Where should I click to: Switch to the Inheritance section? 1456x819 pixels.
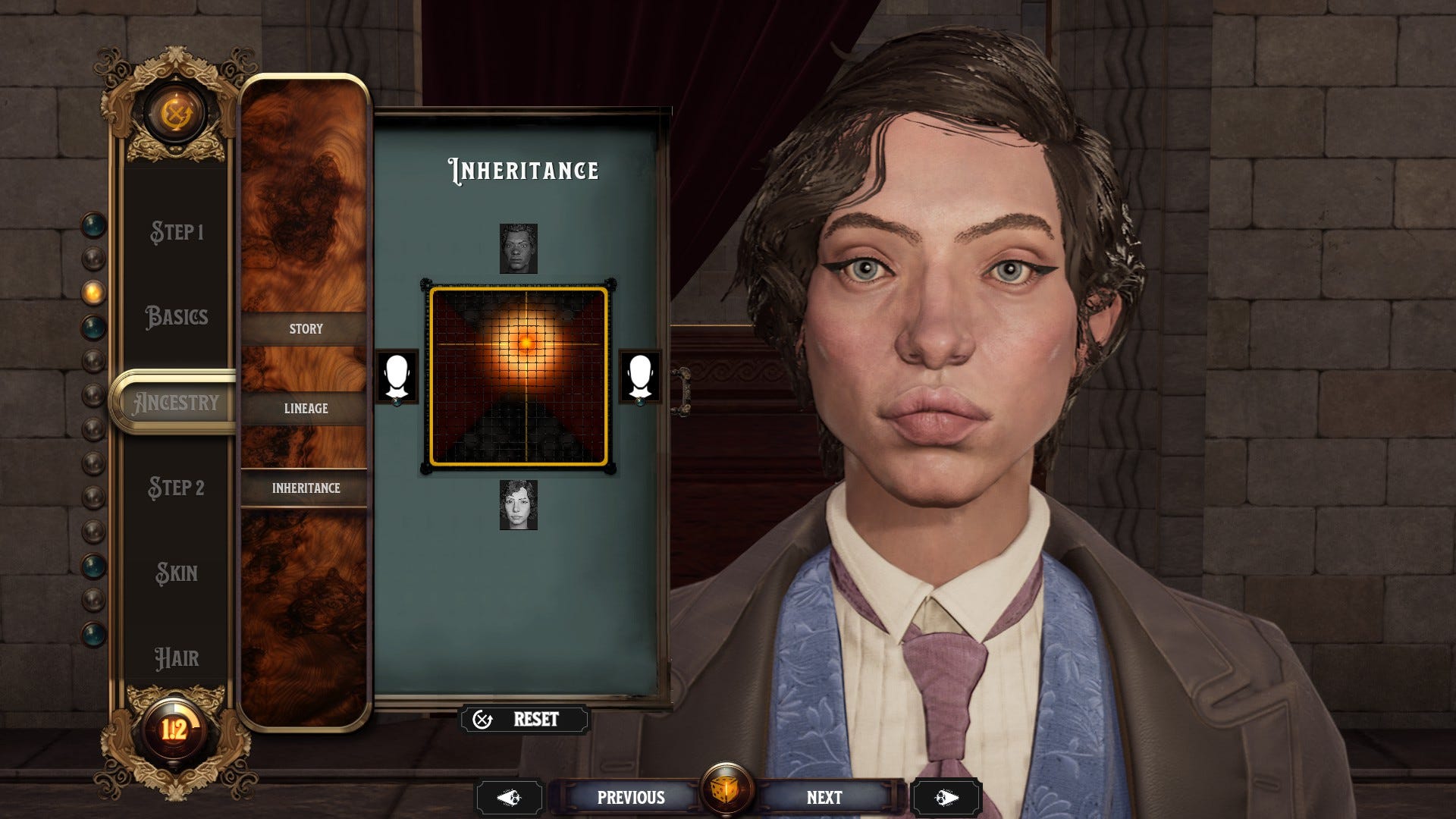306,488
